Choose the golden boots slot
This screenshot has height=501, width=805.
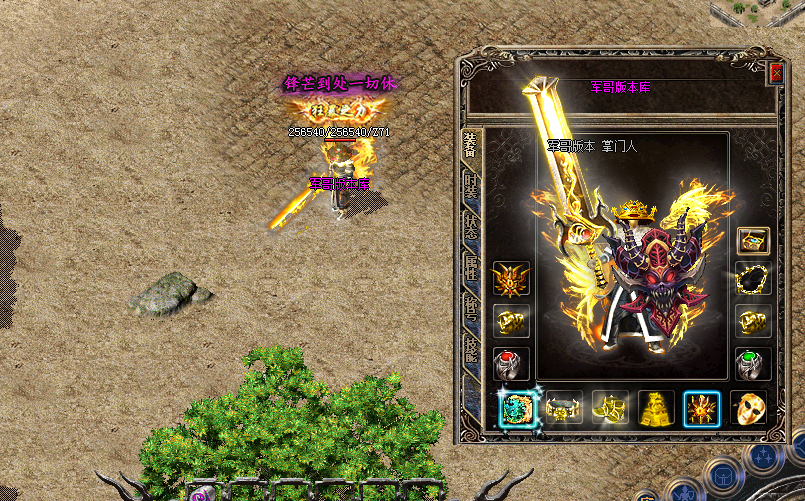610,408
